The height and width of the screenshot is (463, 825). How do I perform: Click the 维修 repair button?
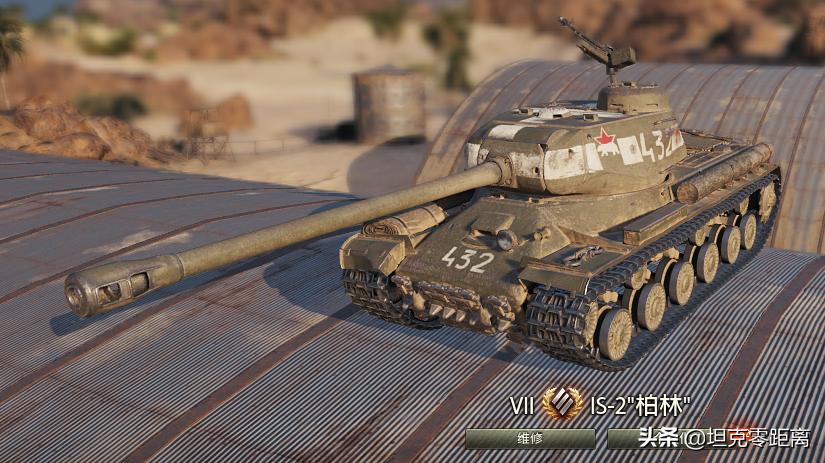point(530,438)
